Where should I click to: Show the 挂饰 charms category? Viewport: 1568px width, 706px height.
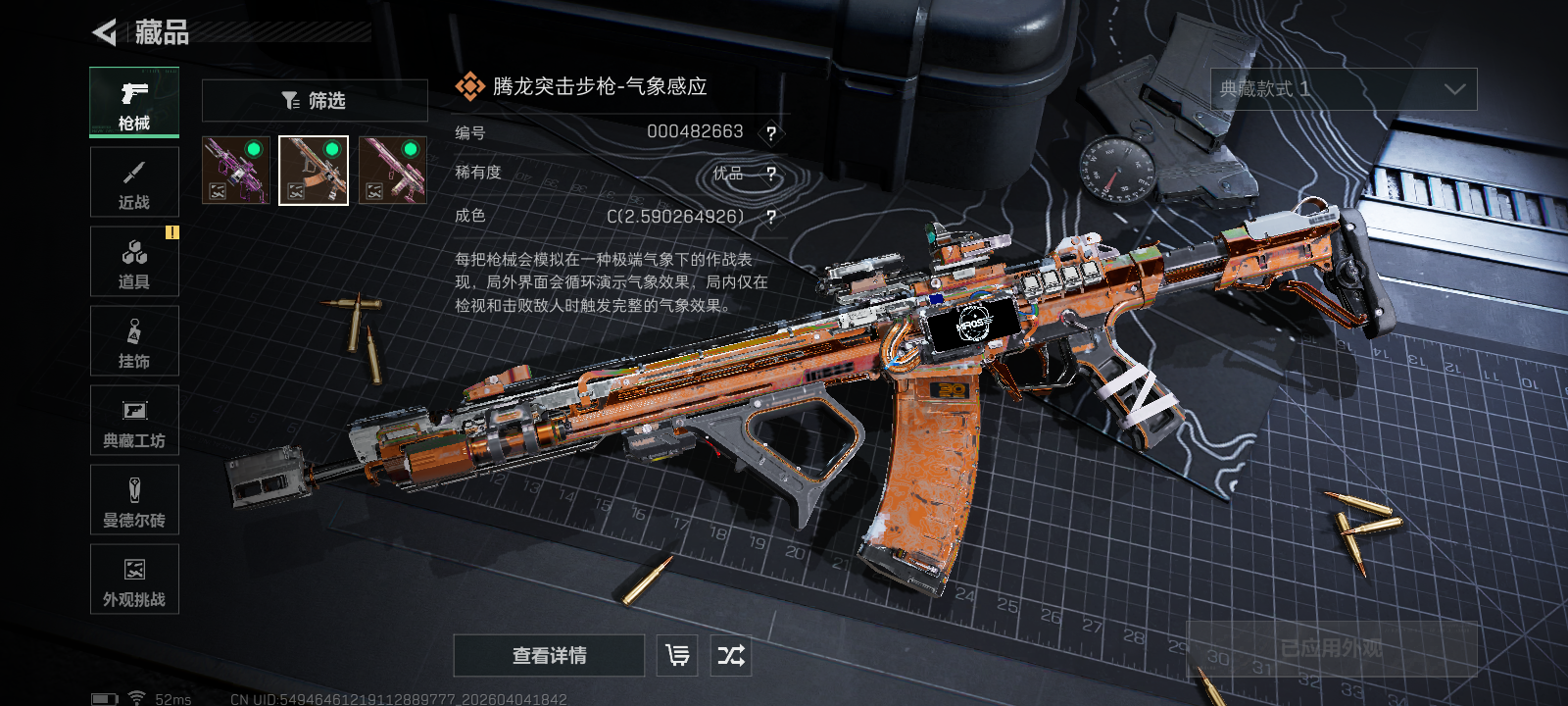pyautogui.click(x=134, y=341)
